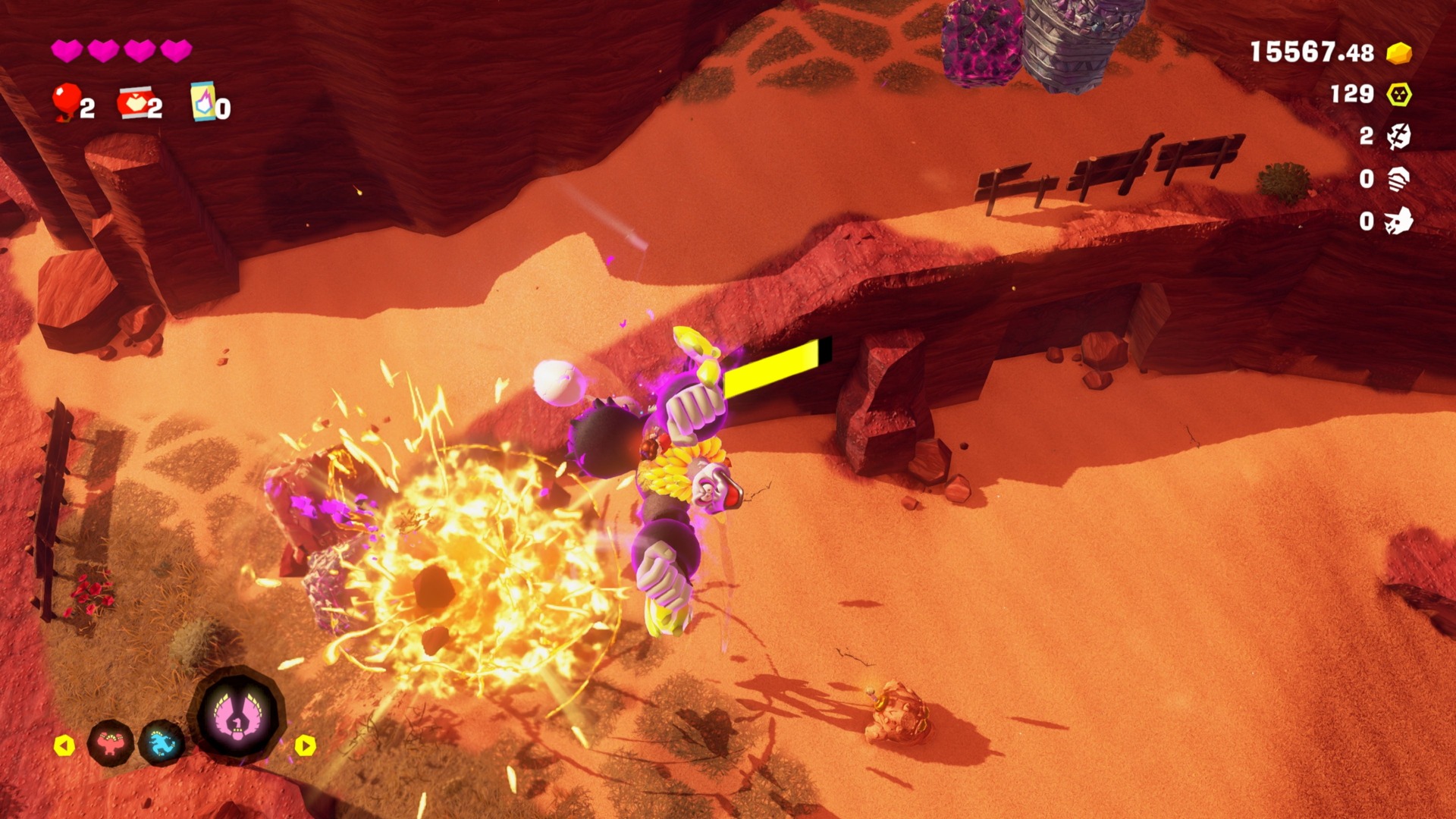Click the gold nugget currency icon
1456x819 pixels.
[1399, 53]
